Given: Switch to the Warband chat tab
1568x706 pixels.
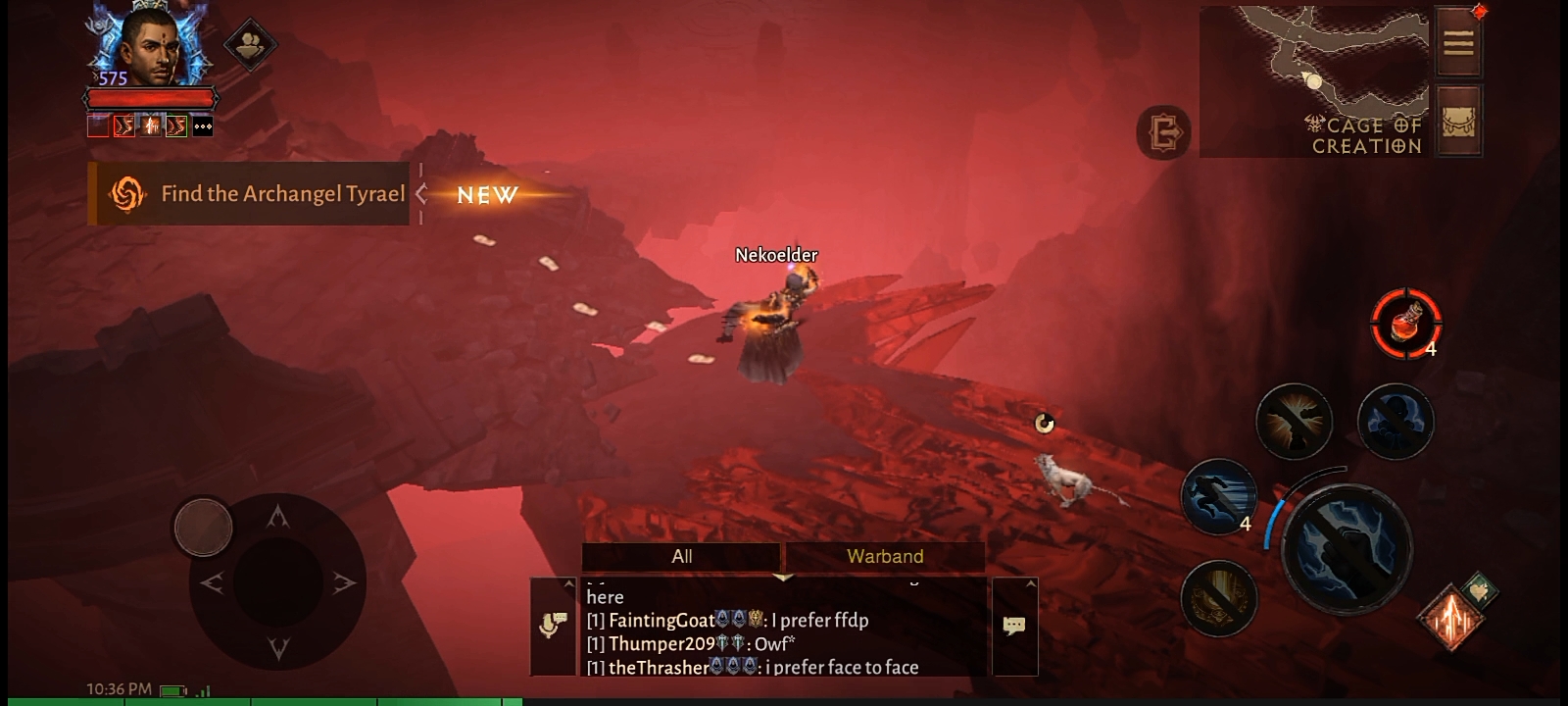Looking at the screenshot, I should click(x=885, y=557).
